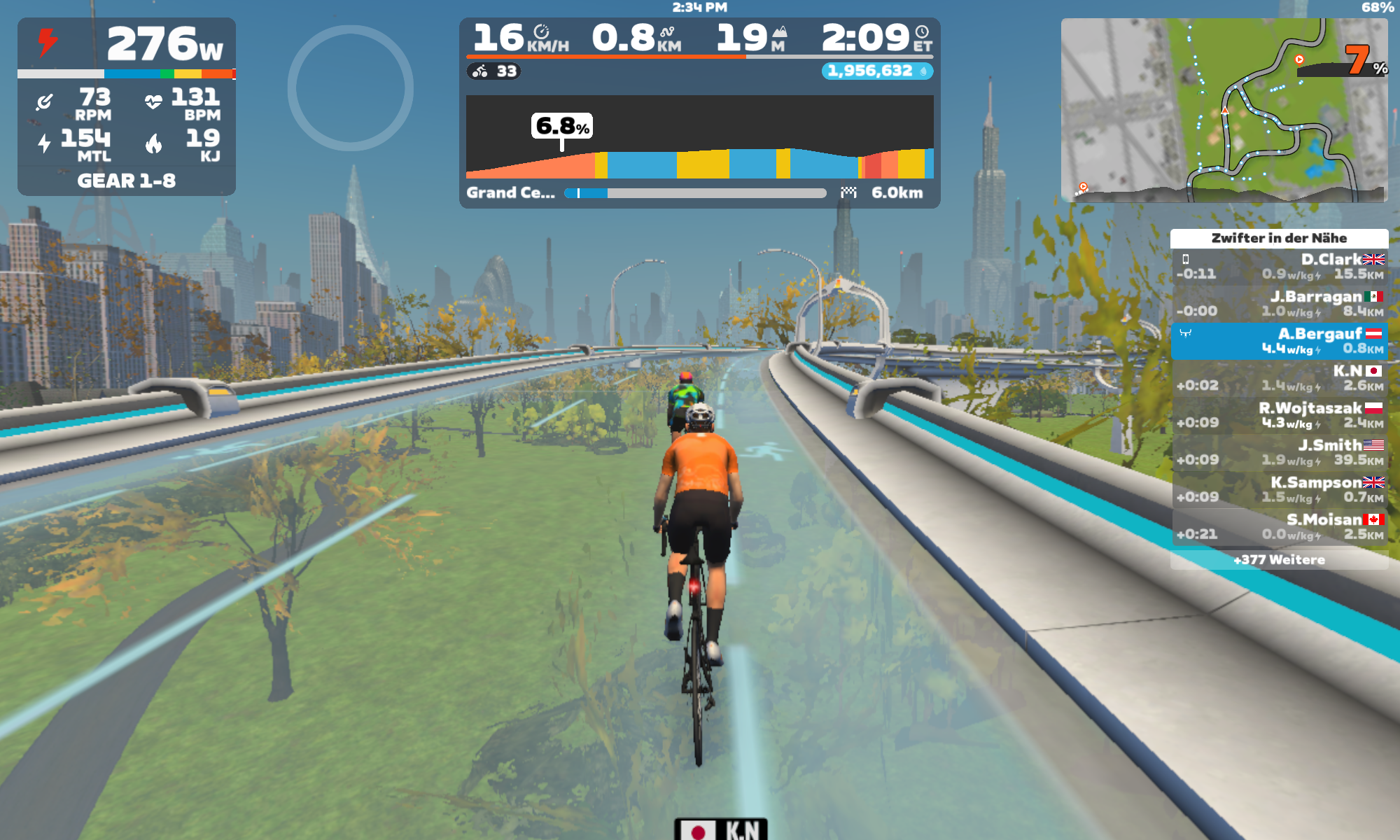Click the elevation gradient profile
Screen dimensions: 1400x840
[x=699, y=137]
